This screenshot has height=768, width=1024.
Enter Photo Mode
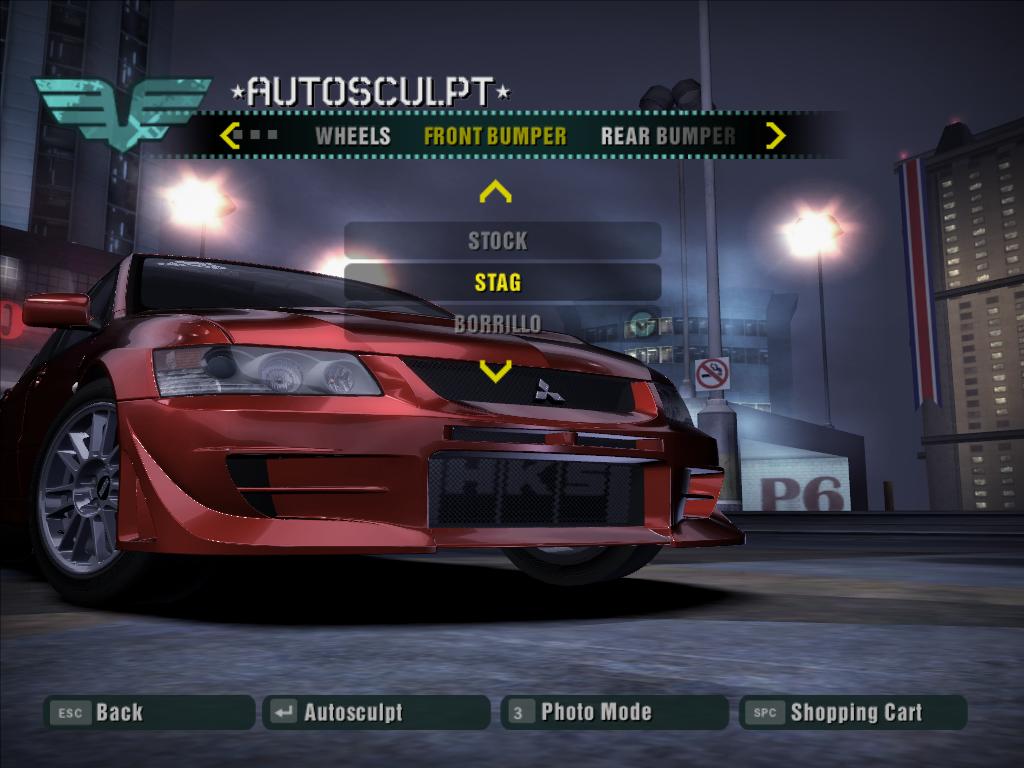click(x=614, y=713)
